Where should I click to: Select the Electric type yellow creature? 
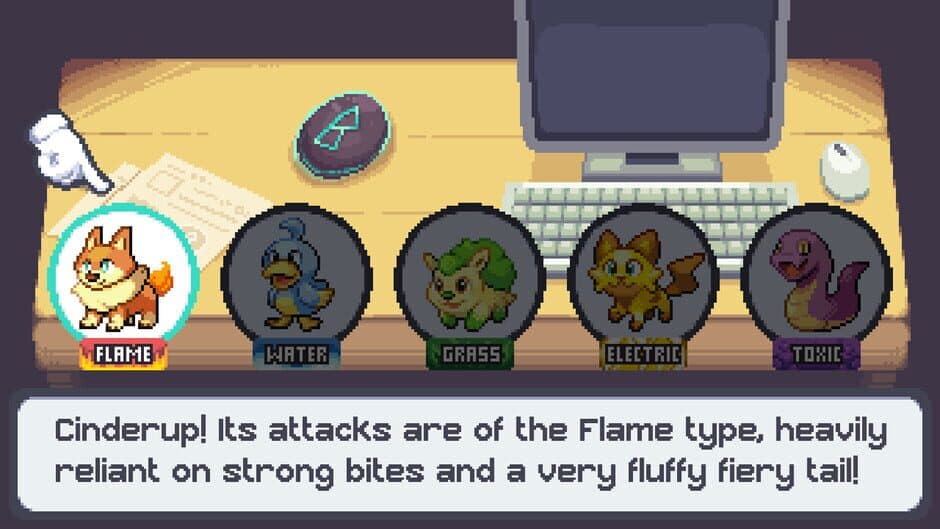tap(642, 275)
